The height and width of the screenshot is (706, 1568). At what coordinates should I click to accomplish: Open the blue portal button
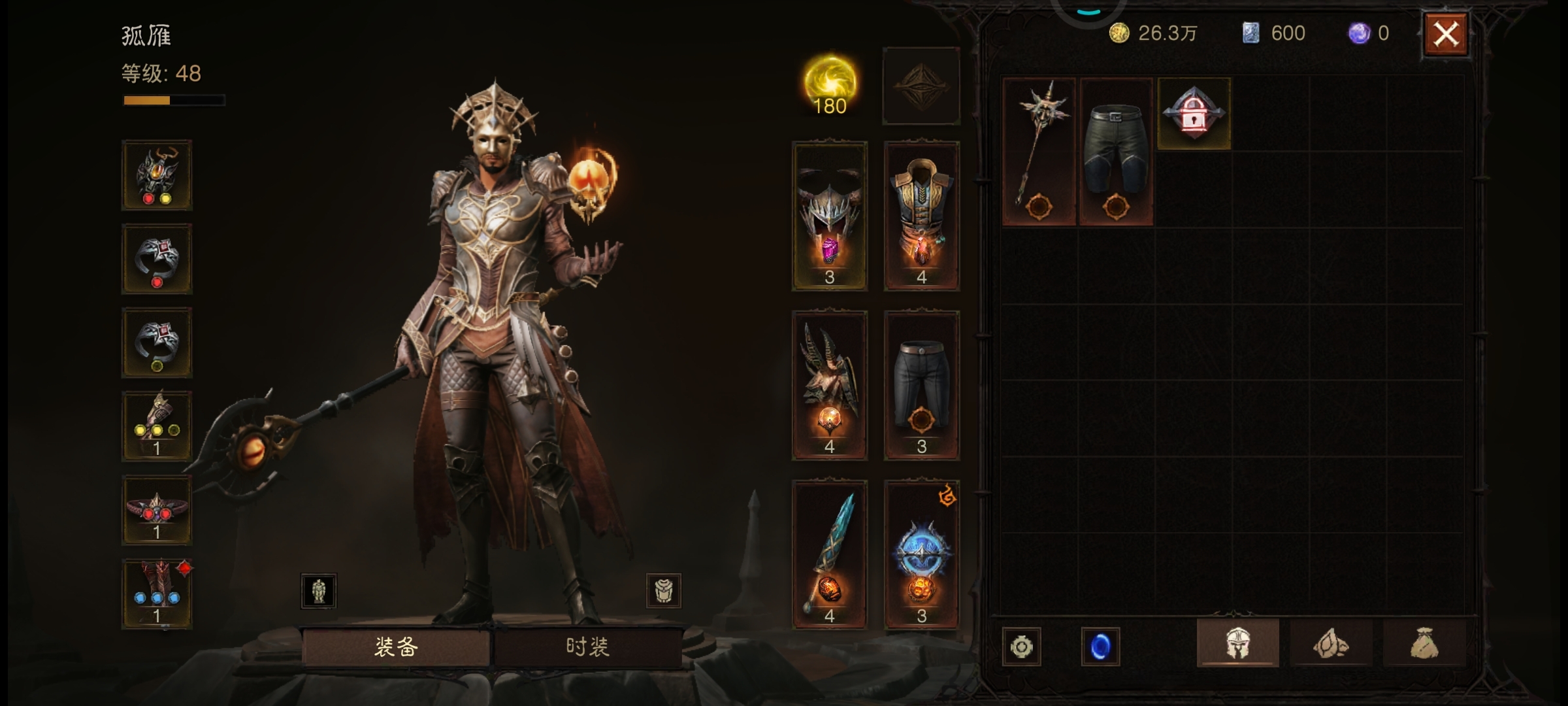[x=1100, y=647]
